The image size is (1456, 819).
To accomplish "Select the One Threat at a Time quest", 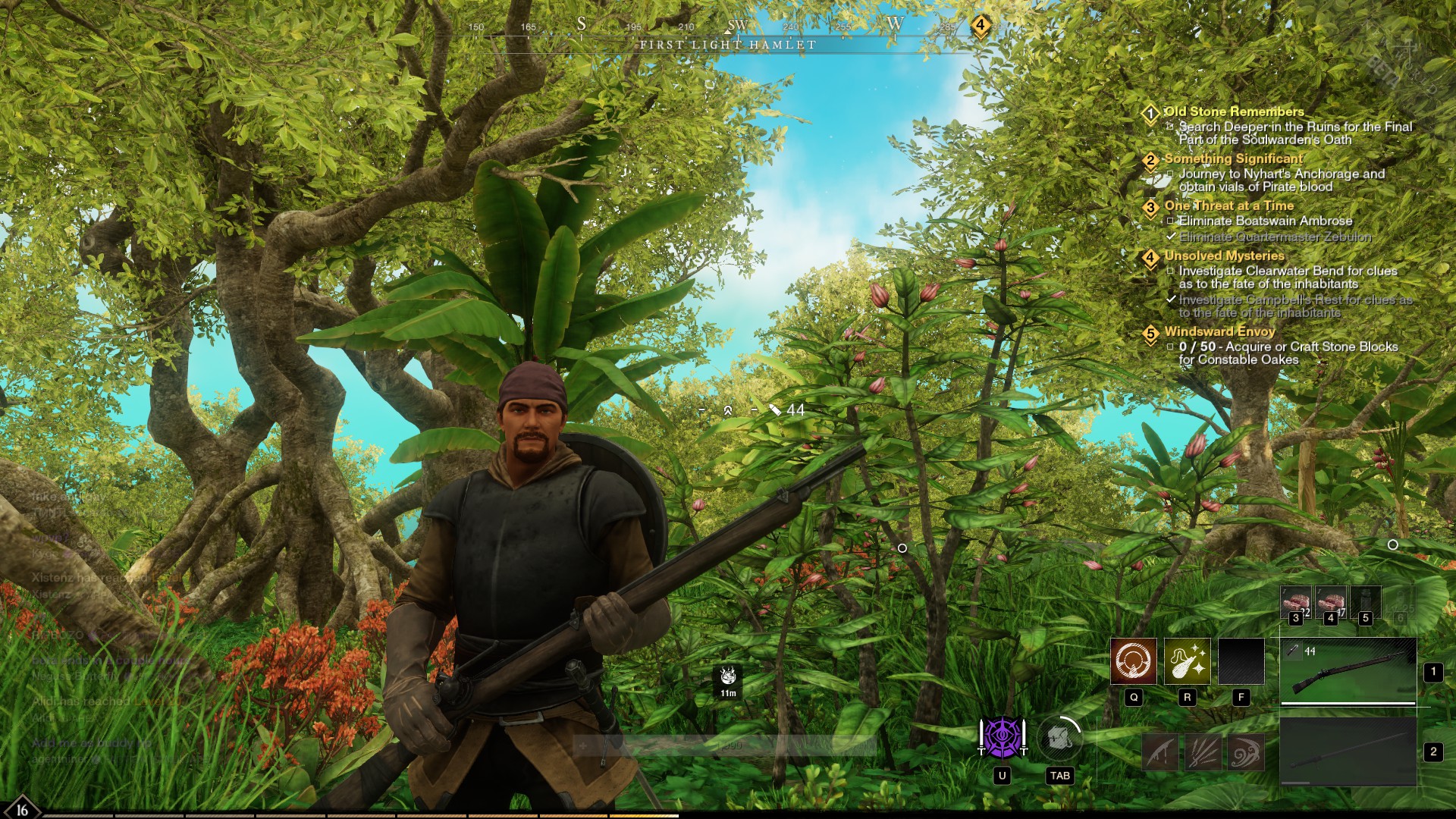I will [x=1228, y=206].
